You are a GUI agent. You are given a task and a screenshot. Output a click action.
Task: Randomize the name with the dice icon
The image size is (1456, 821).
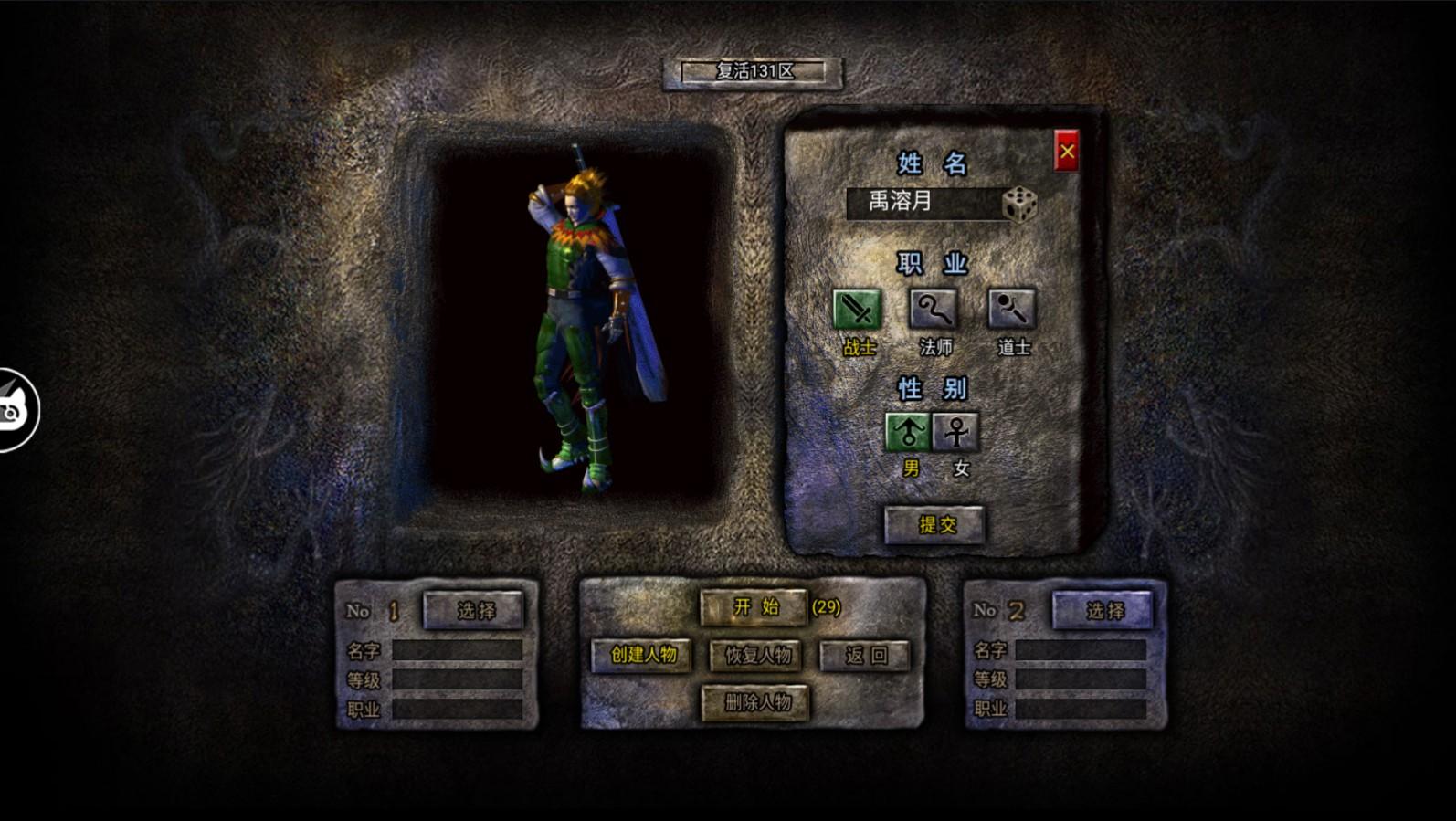pyautogui.click(x=1019, y=205)
